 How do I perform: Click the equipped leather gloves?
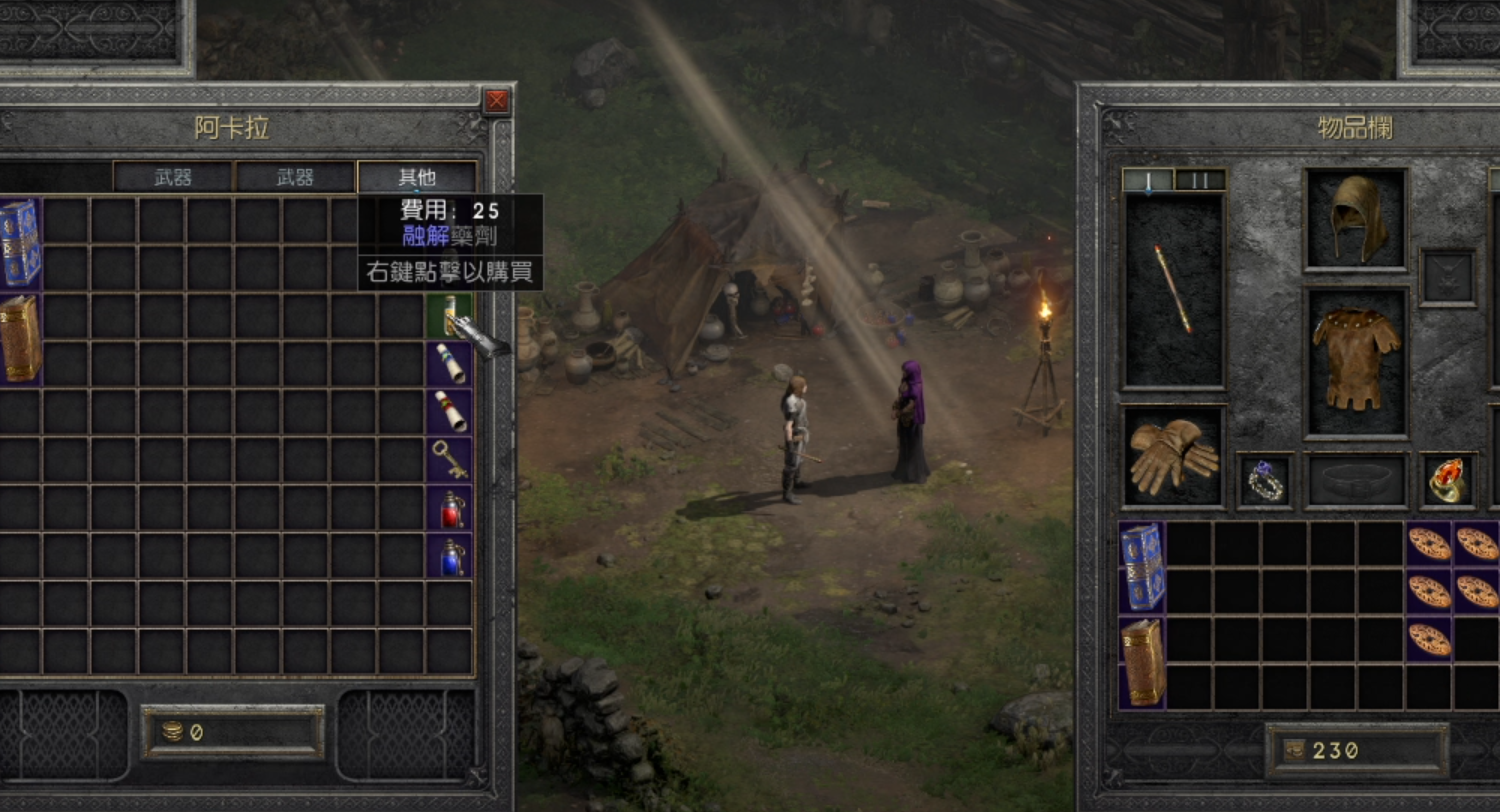coord(1173,456)
